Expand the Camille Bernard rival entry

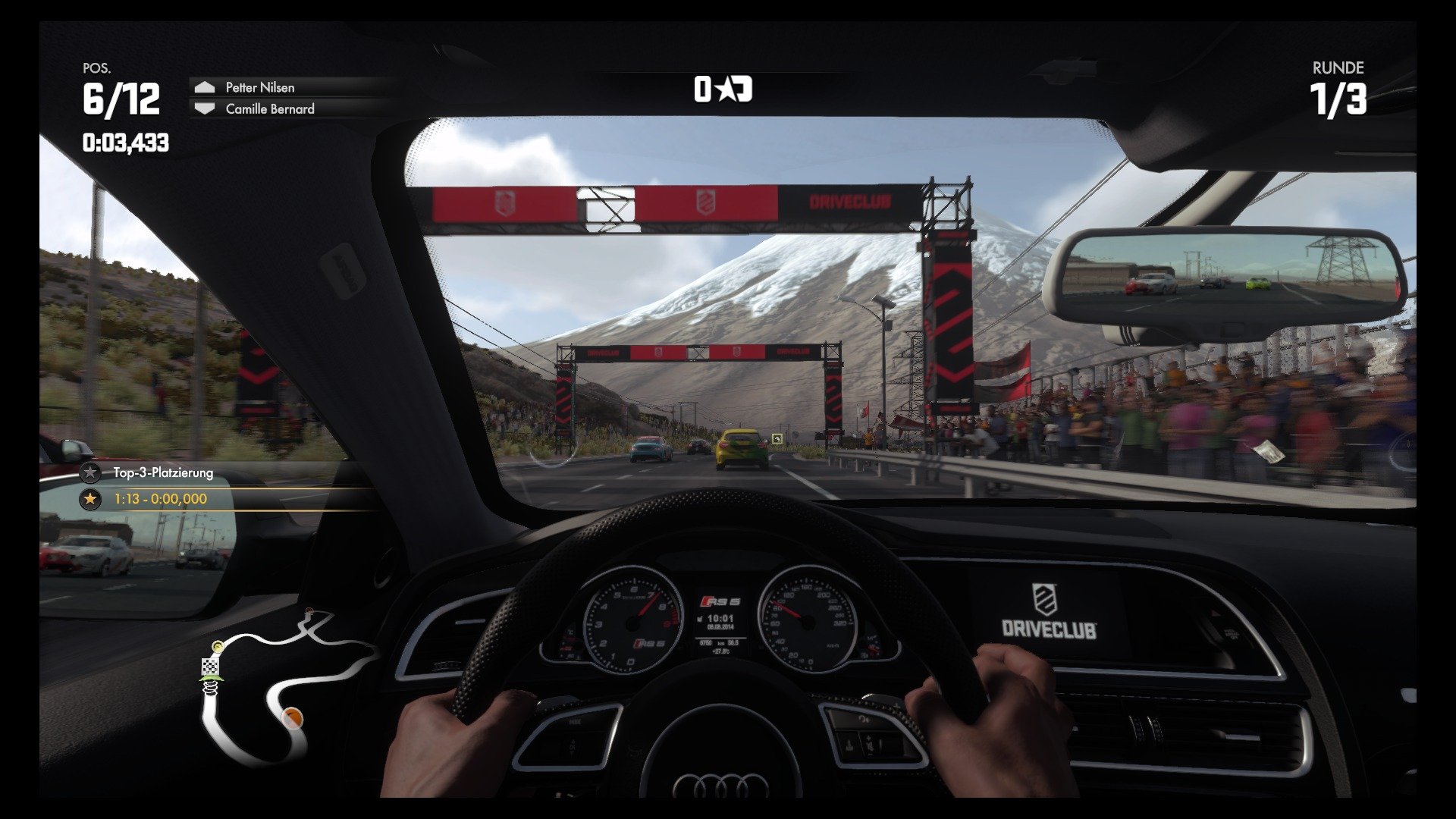tap(269, 109)
